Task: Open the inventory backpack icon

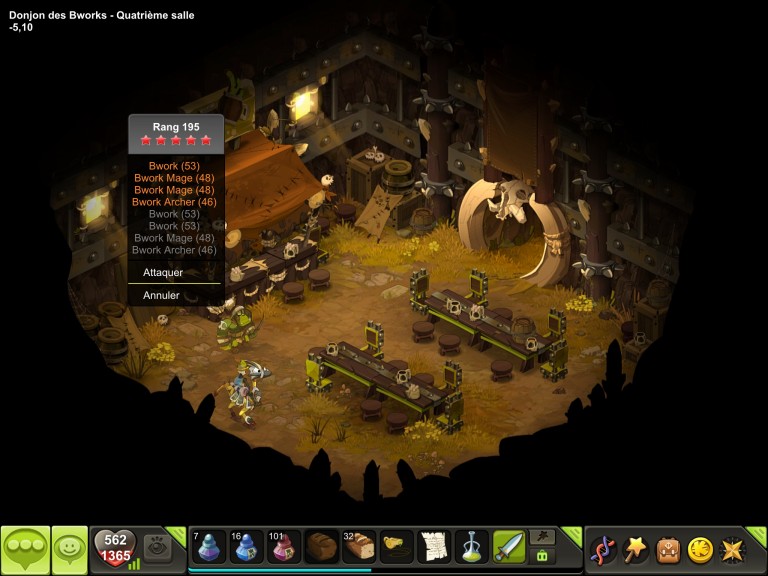Action: click(667, 549)
